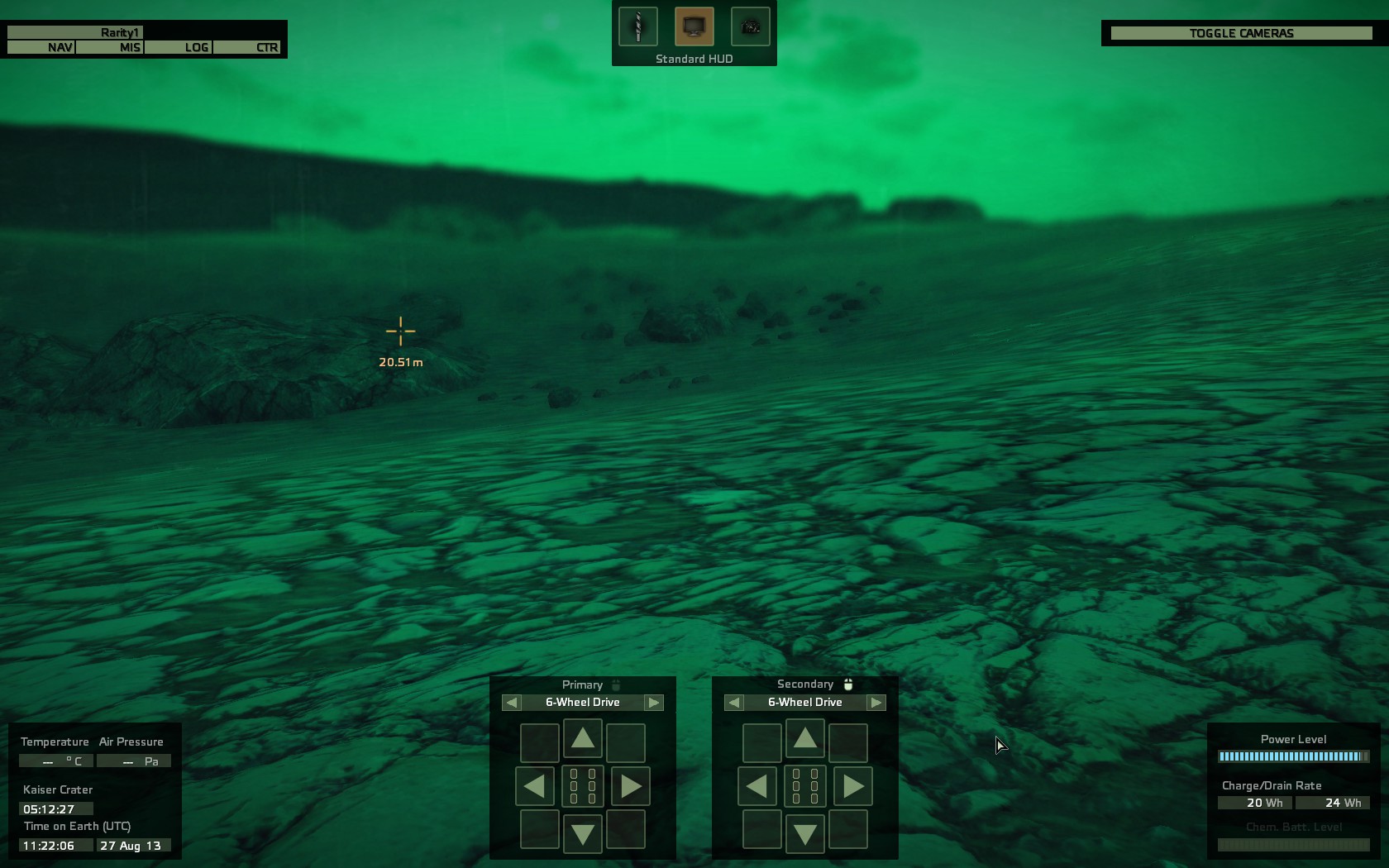This screenshot has width=1389, height=868.
Task: Click the six-wheel icon in the Primary pad
Action: [x=582, y=786]
